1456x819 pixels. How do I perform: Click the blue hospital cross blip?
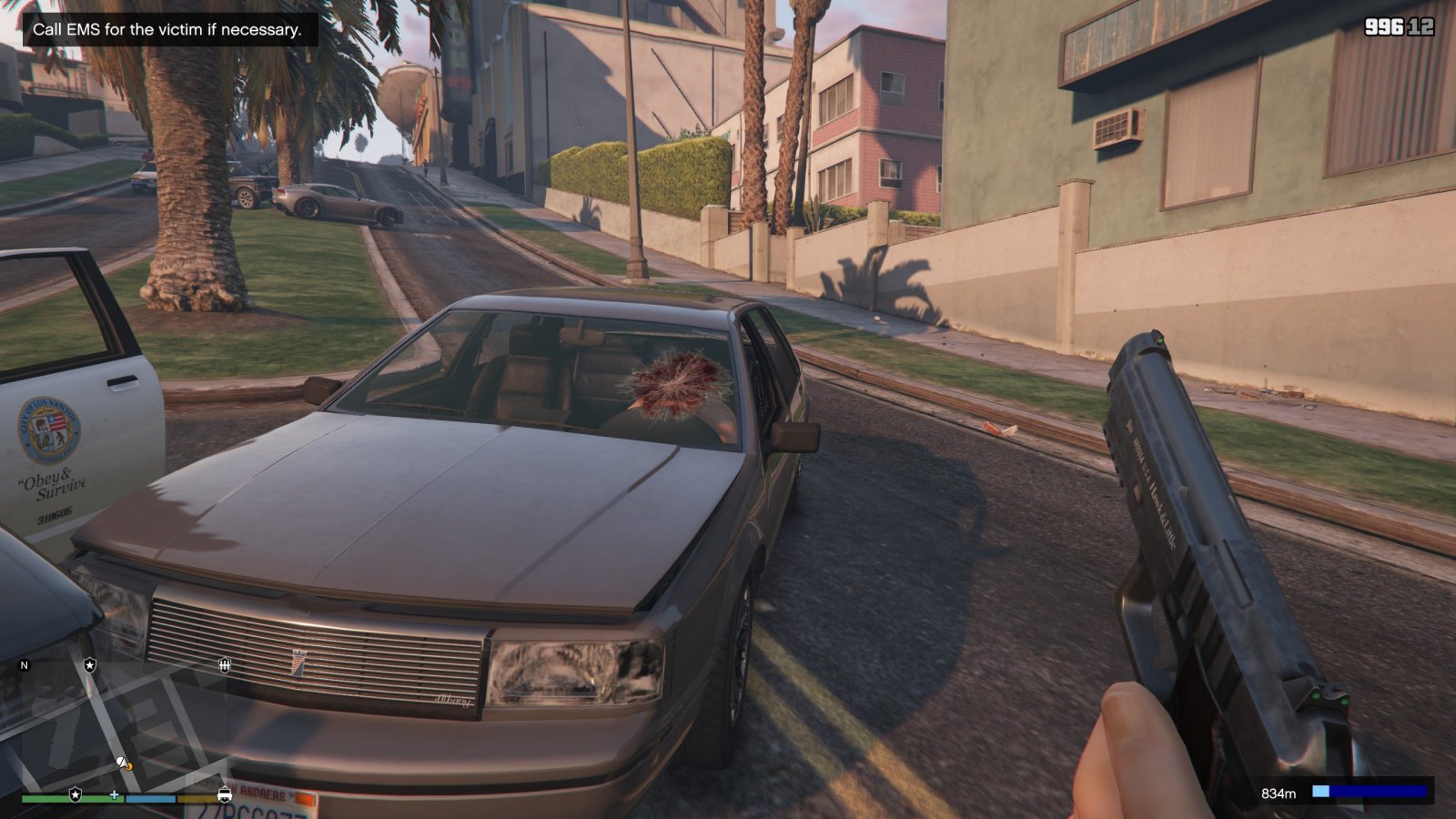pyautogui.click(x=114, y=794)
